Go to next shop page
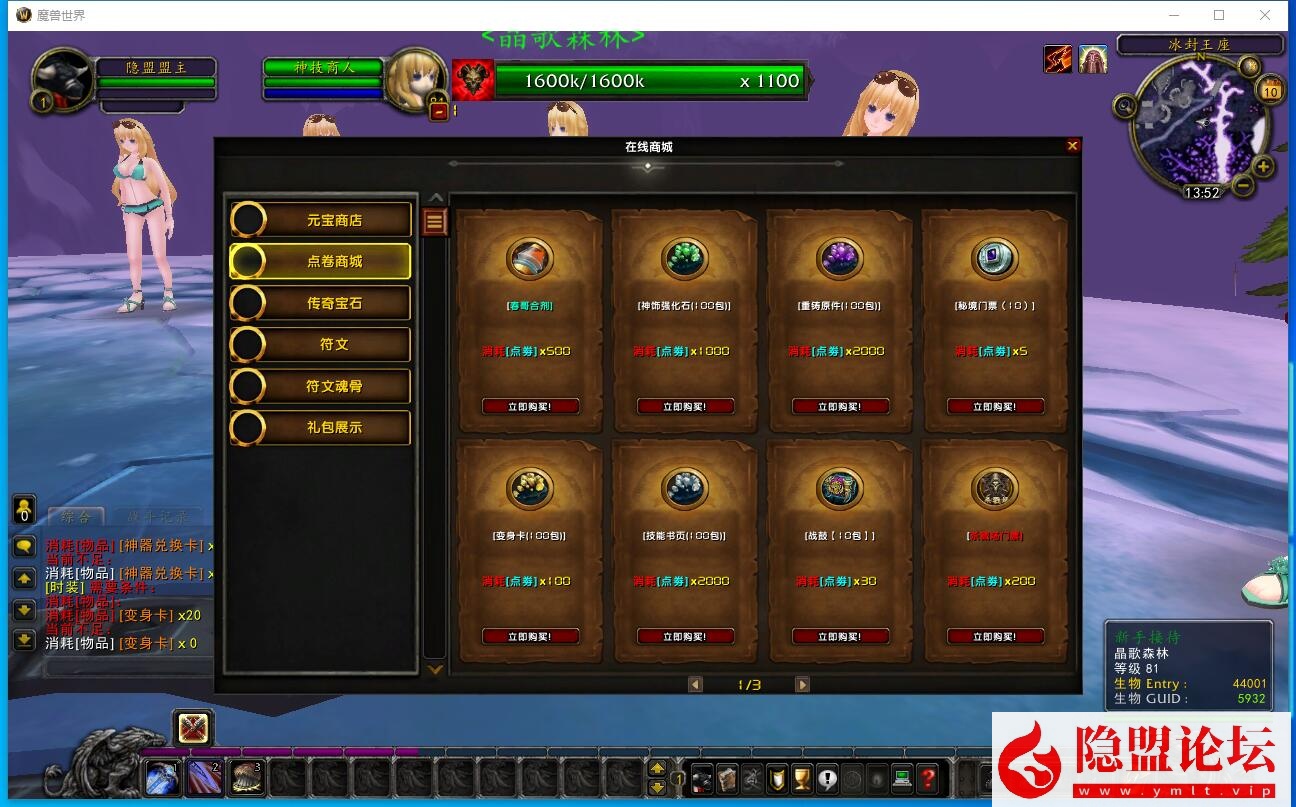Image resolution: width=1296 pixels, height=807 pixels. pyautogui.click(x=802, y=685)
